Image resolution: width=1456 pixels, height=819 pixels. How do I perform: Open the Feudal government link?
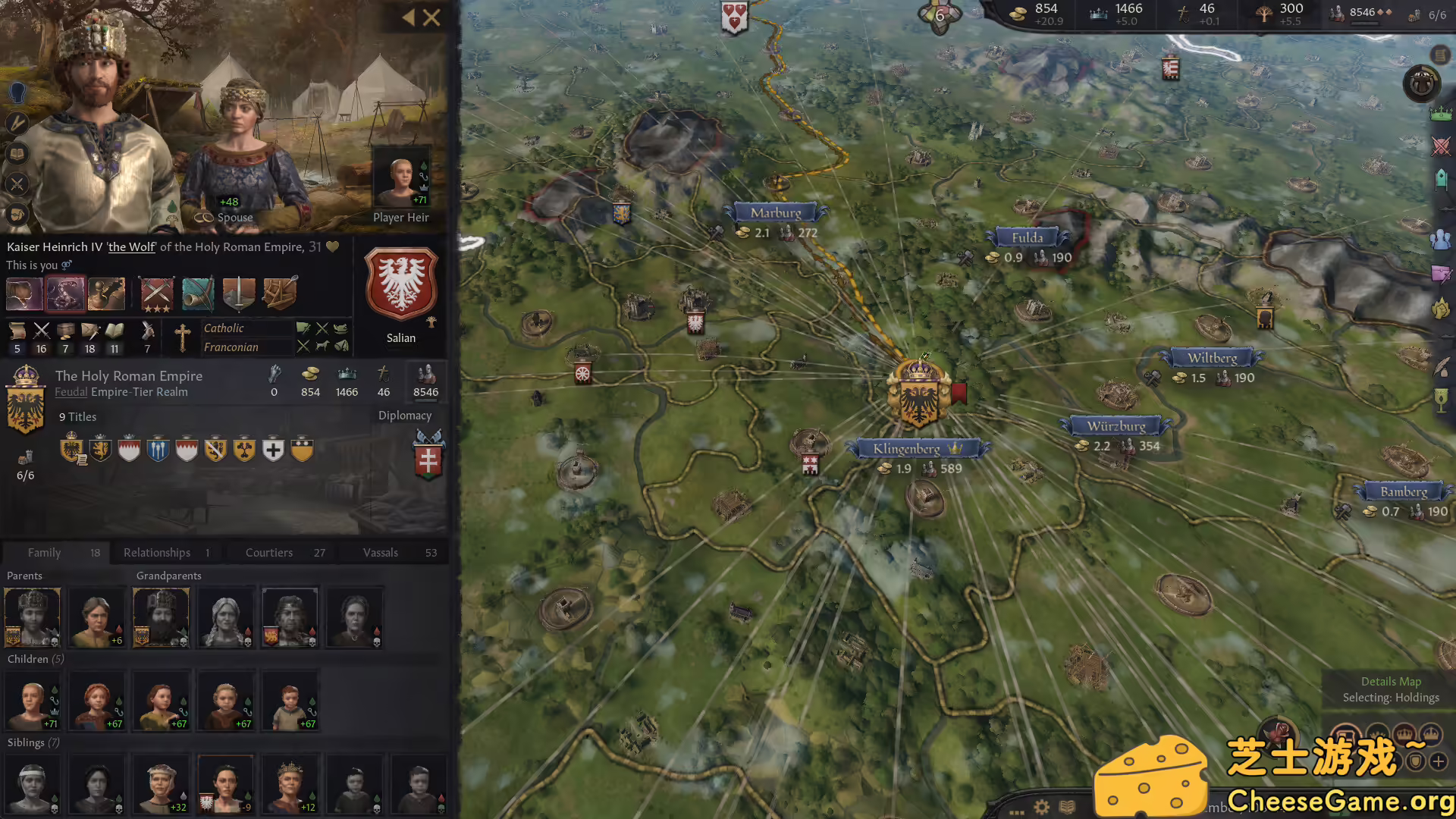tap(71, 392)
